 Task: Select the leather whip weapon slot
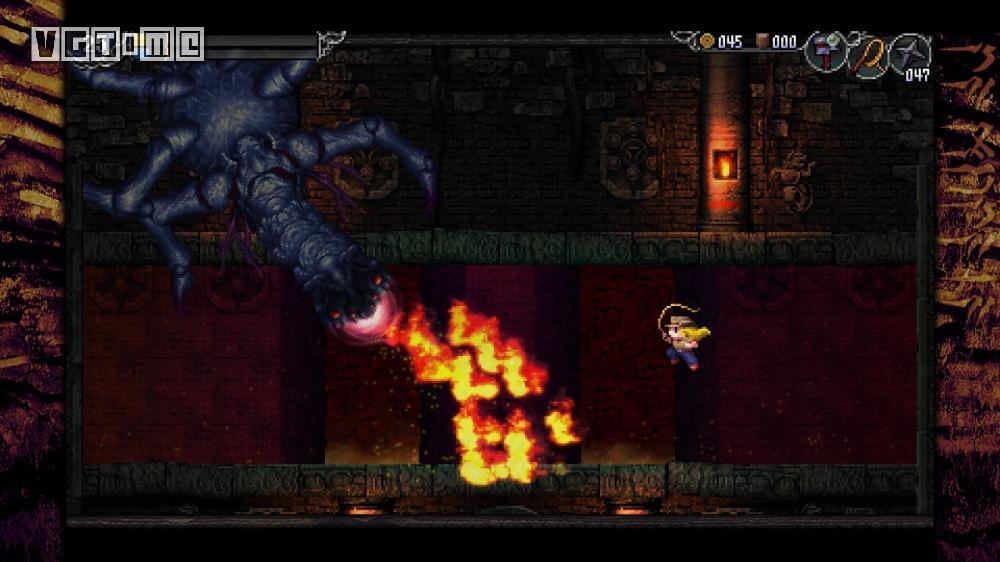866,53
